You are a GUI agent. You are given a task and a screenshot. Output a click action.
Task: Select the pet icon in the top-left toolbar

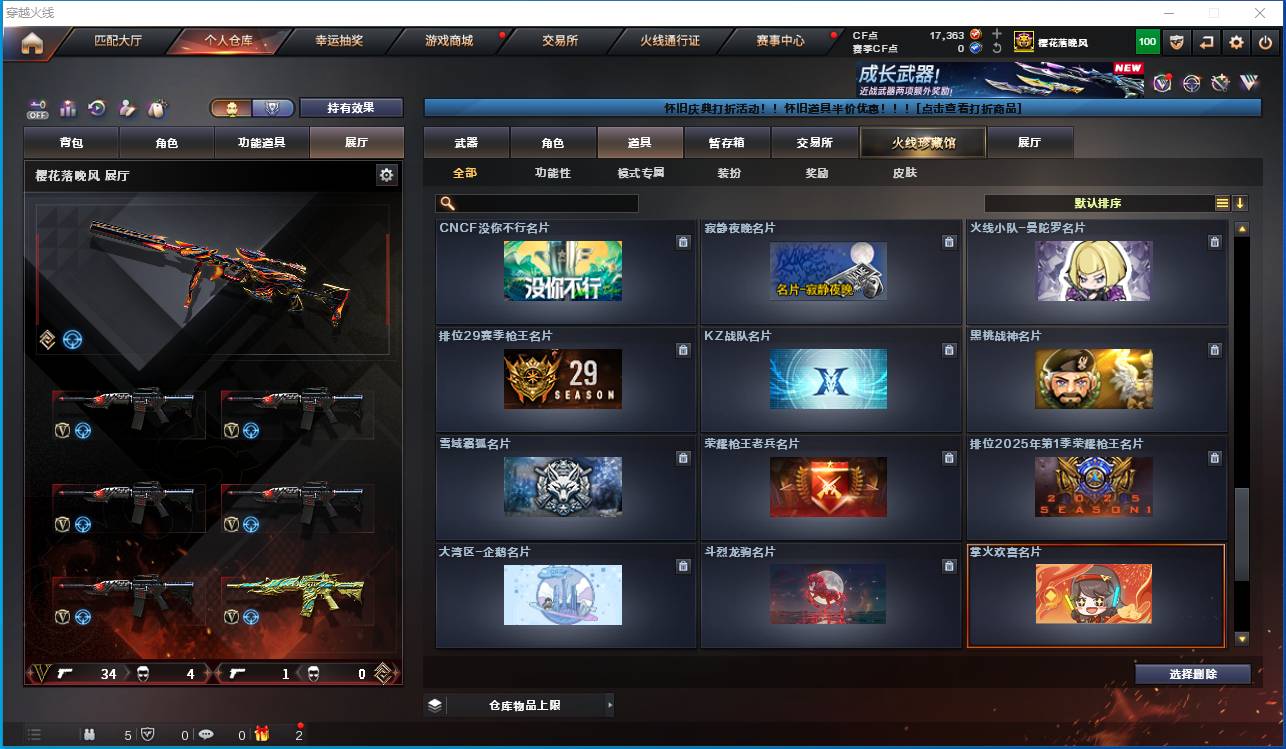coord(157,106)
